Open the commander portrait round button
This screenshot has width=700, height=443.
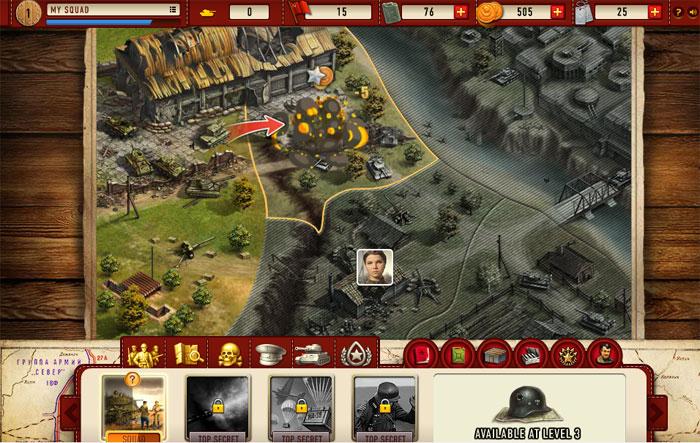[606, 354]
